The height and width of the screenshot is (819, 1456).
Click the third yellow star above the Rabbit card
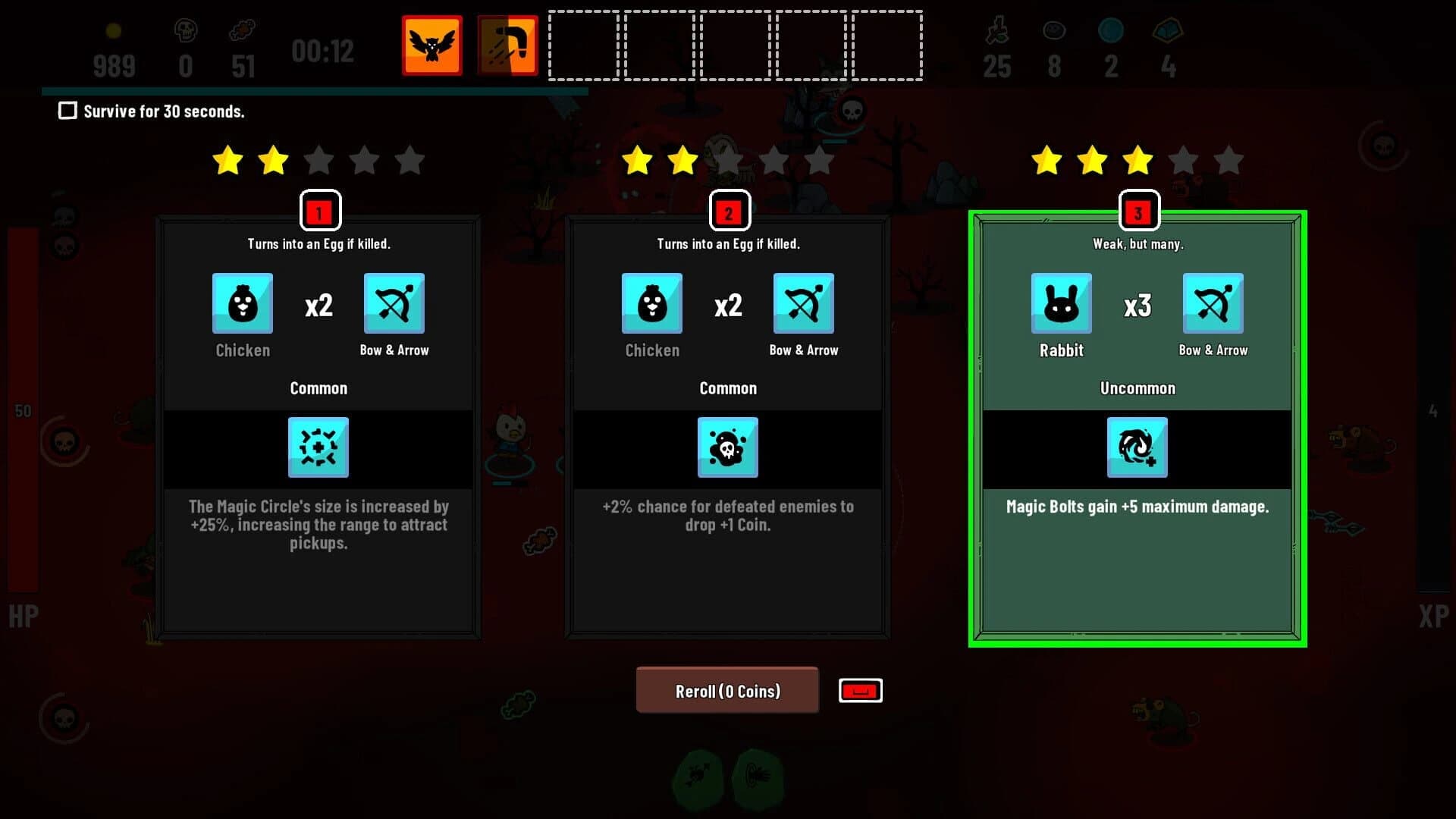click(1138, 160)
